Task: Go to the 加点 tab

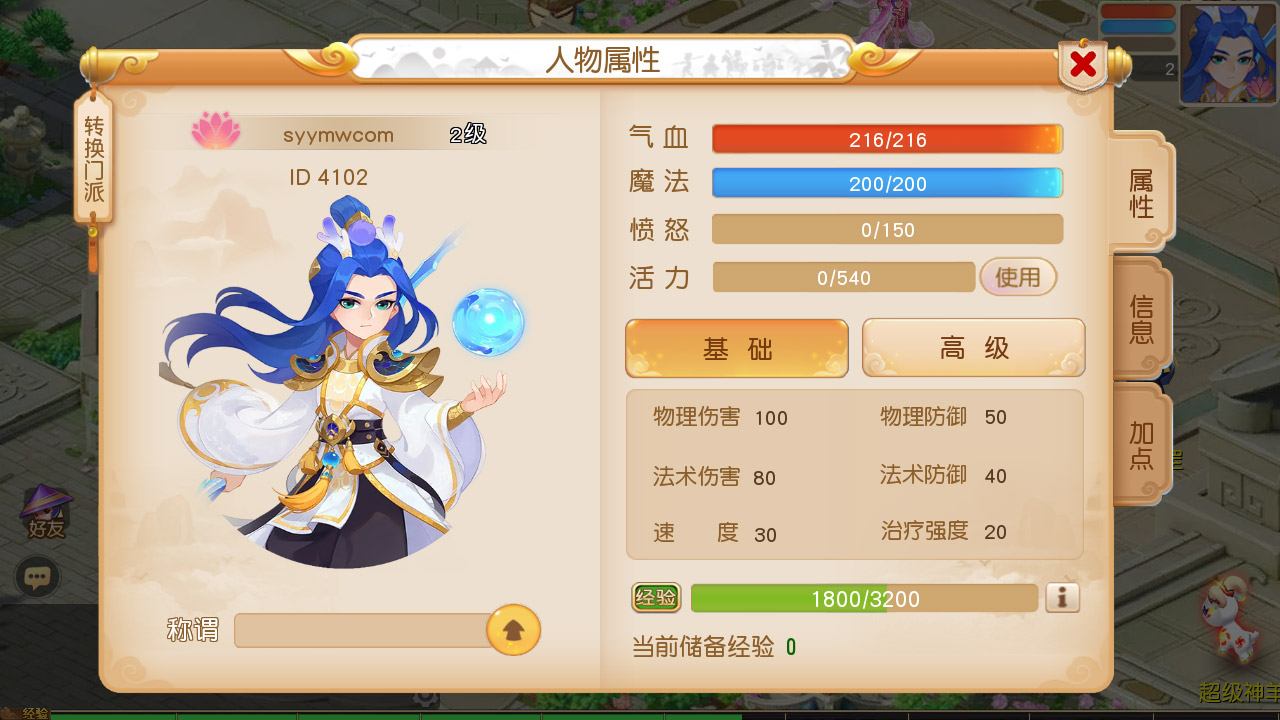Action: [1141, 446]
